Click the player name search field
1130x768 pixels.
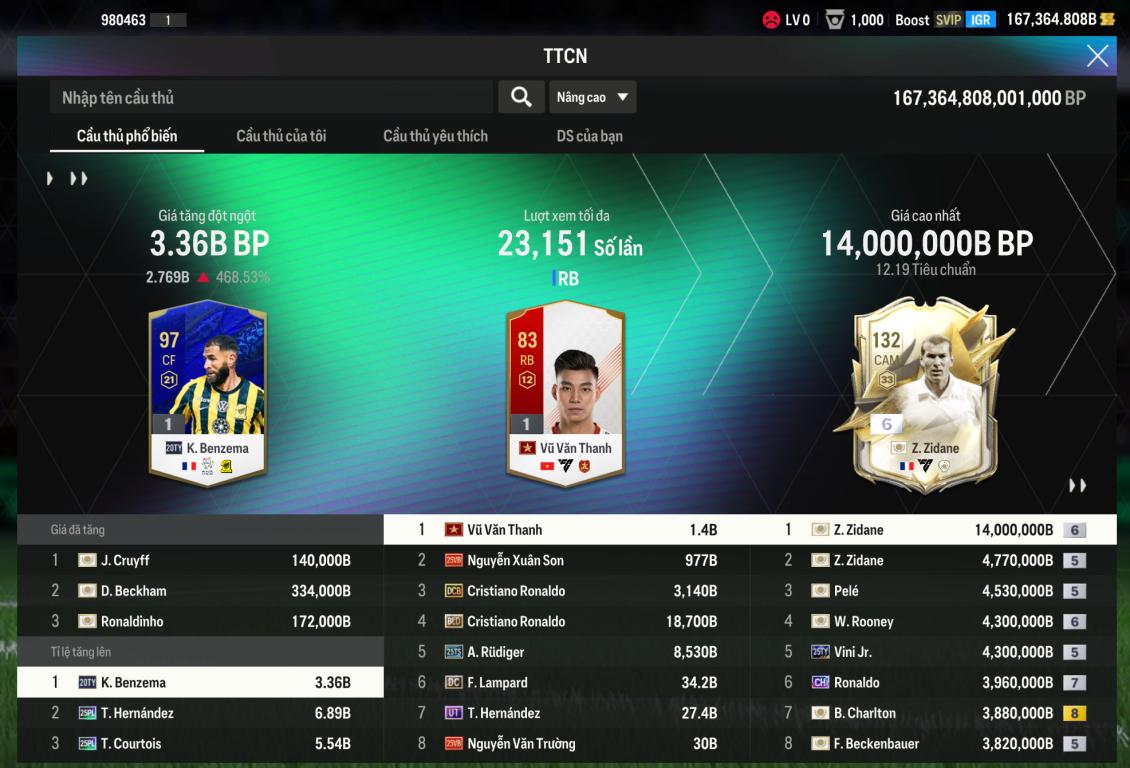[270, 97]
